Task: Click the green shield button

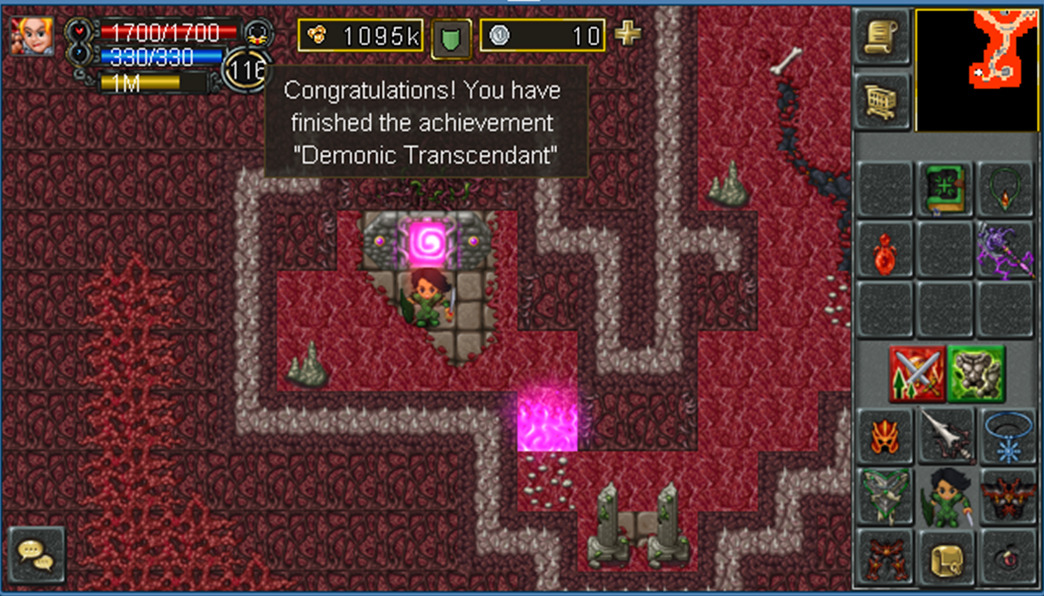Action: click(x=451, y=38)
